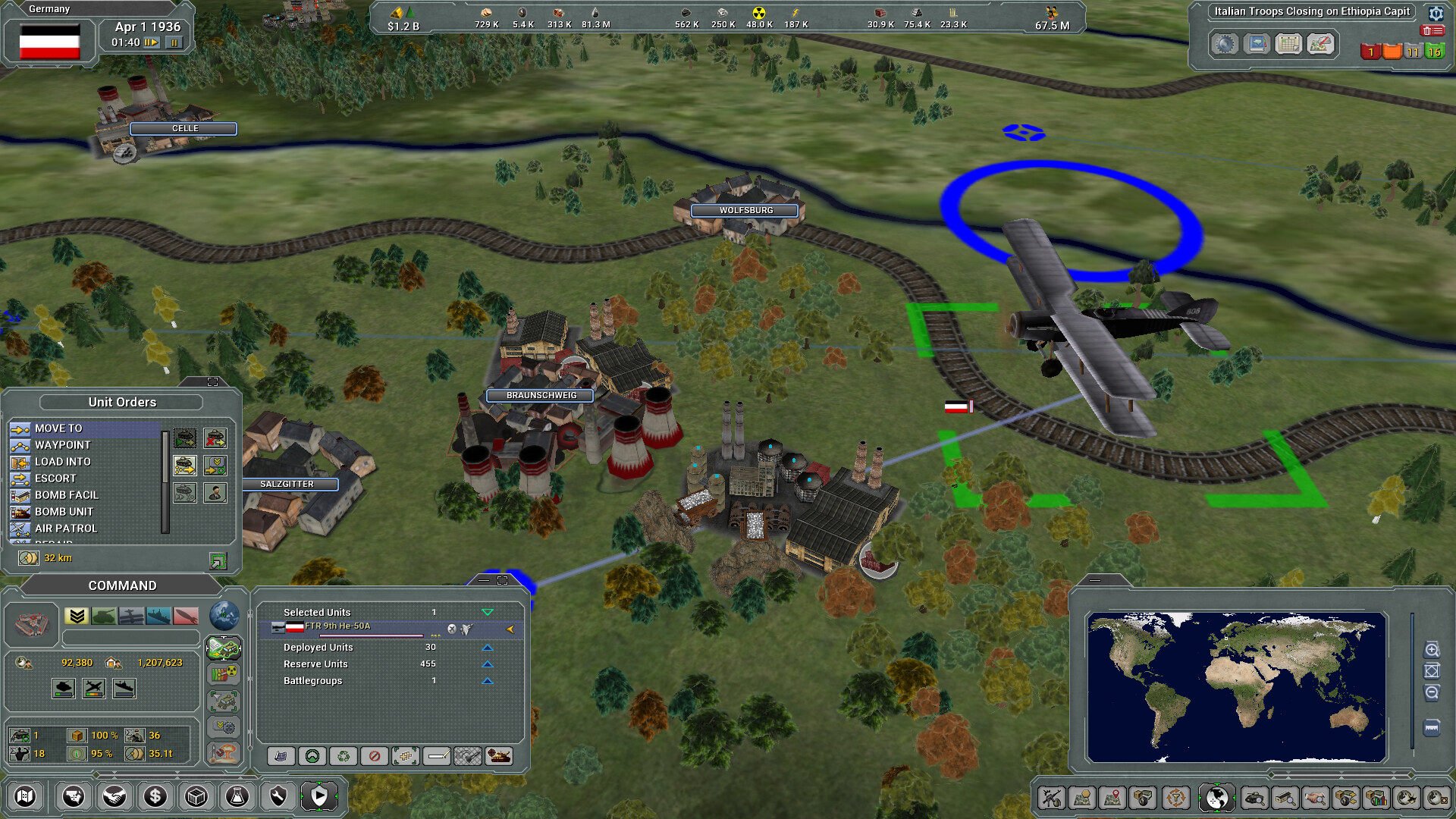Open the Italian Troops news ticker story
The height and width of the screenshot is (819, 1456).
click(1308, 11)
